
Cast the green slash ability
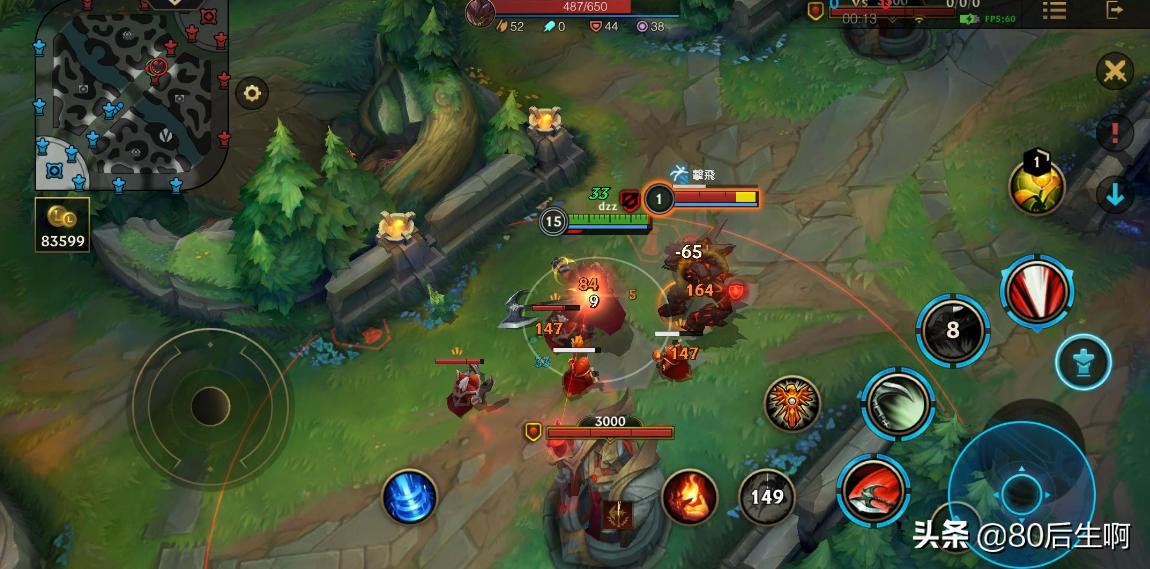tap(897, 404)
